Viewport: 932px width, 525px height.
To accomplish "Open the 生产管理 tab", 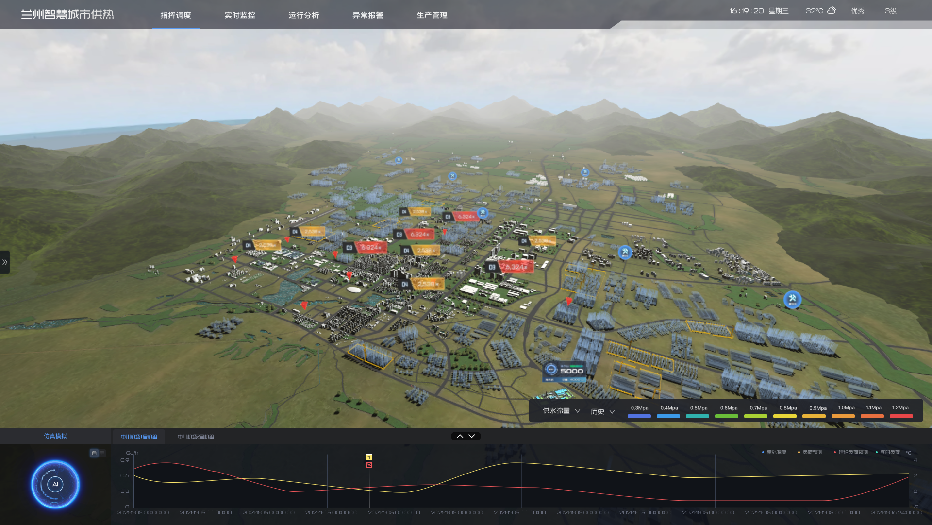I will coord(431,16).
